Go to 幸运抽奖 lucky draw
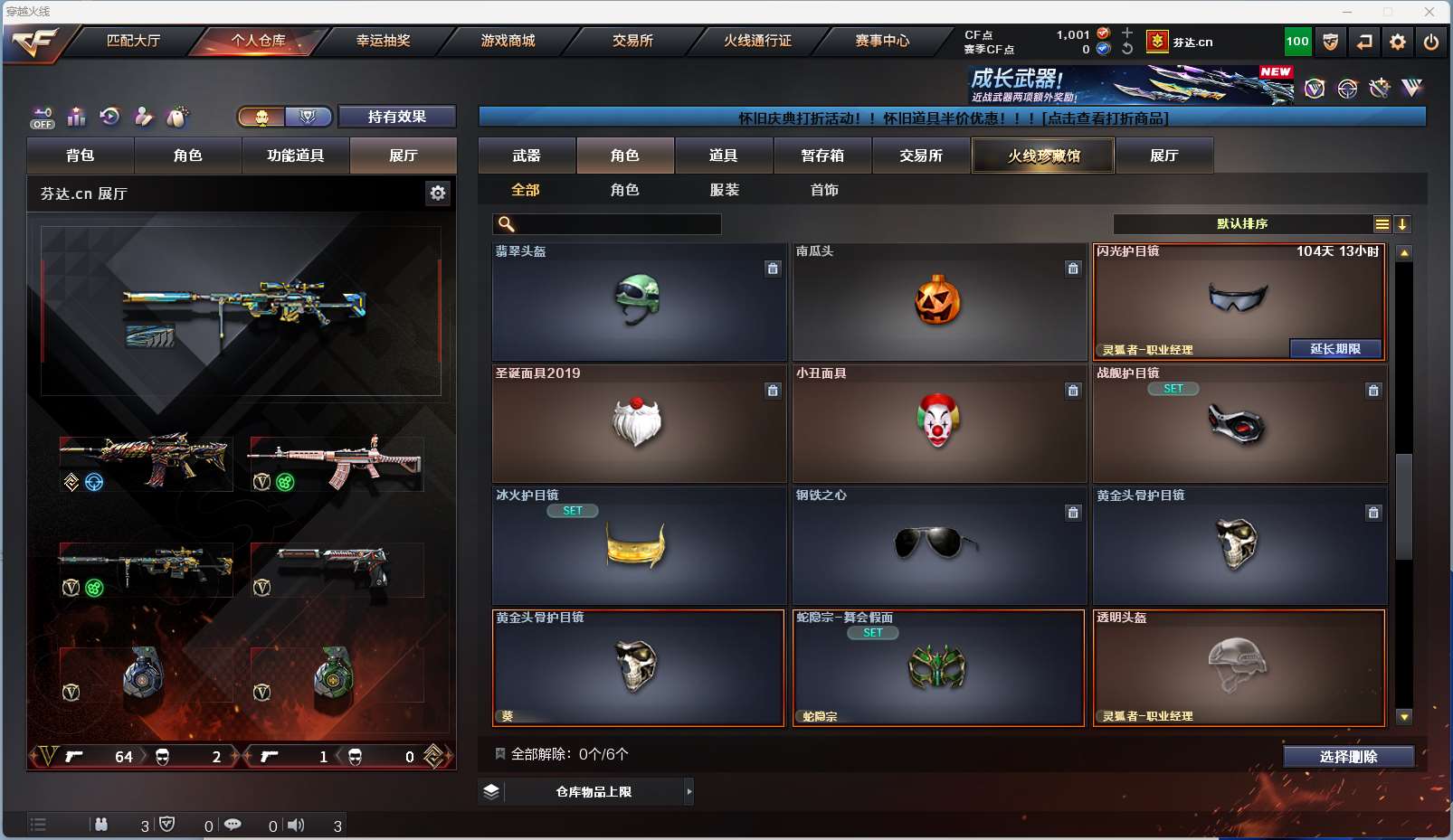Image resolution: width=1453 pixels, height=840 pixels. (383, 41)
